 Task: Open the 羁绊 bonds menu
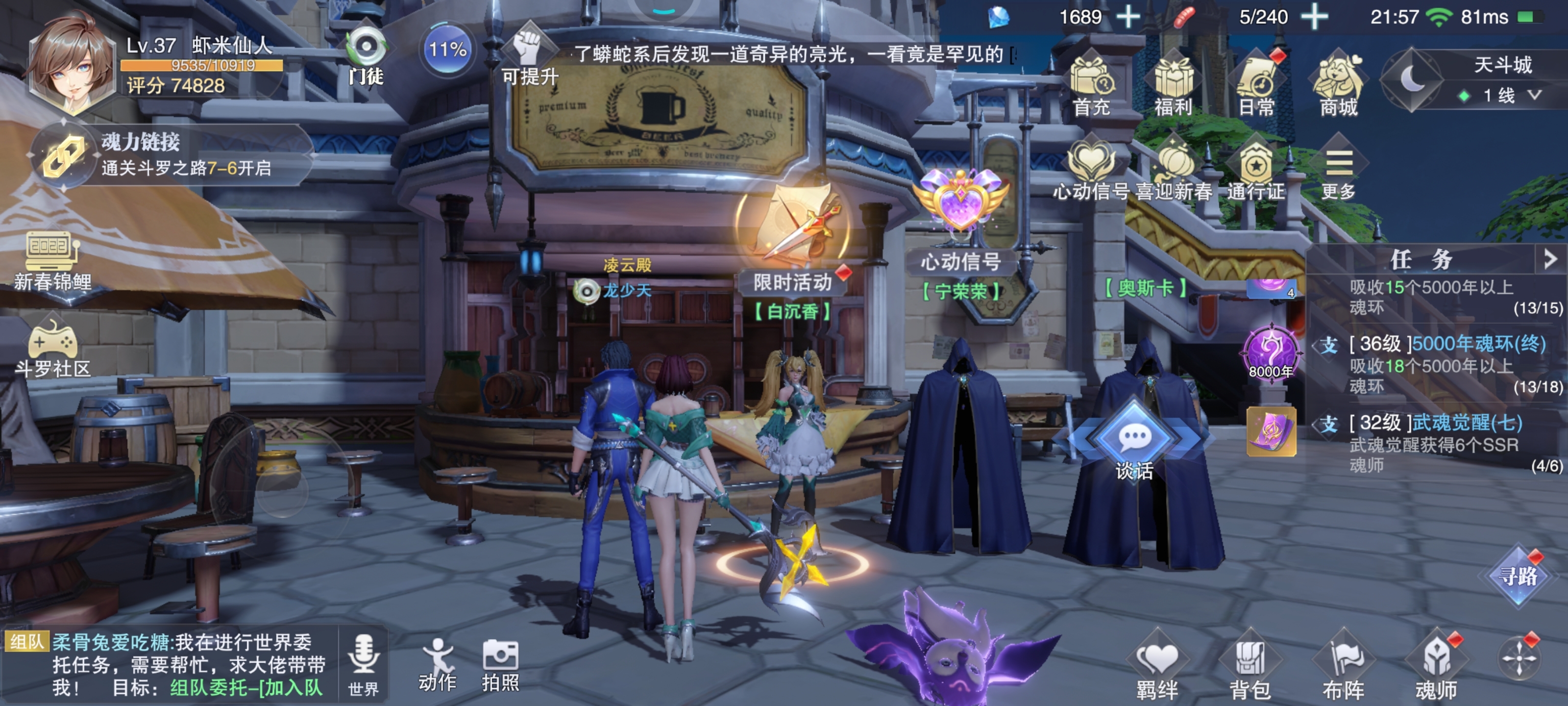coord(1156,667)
